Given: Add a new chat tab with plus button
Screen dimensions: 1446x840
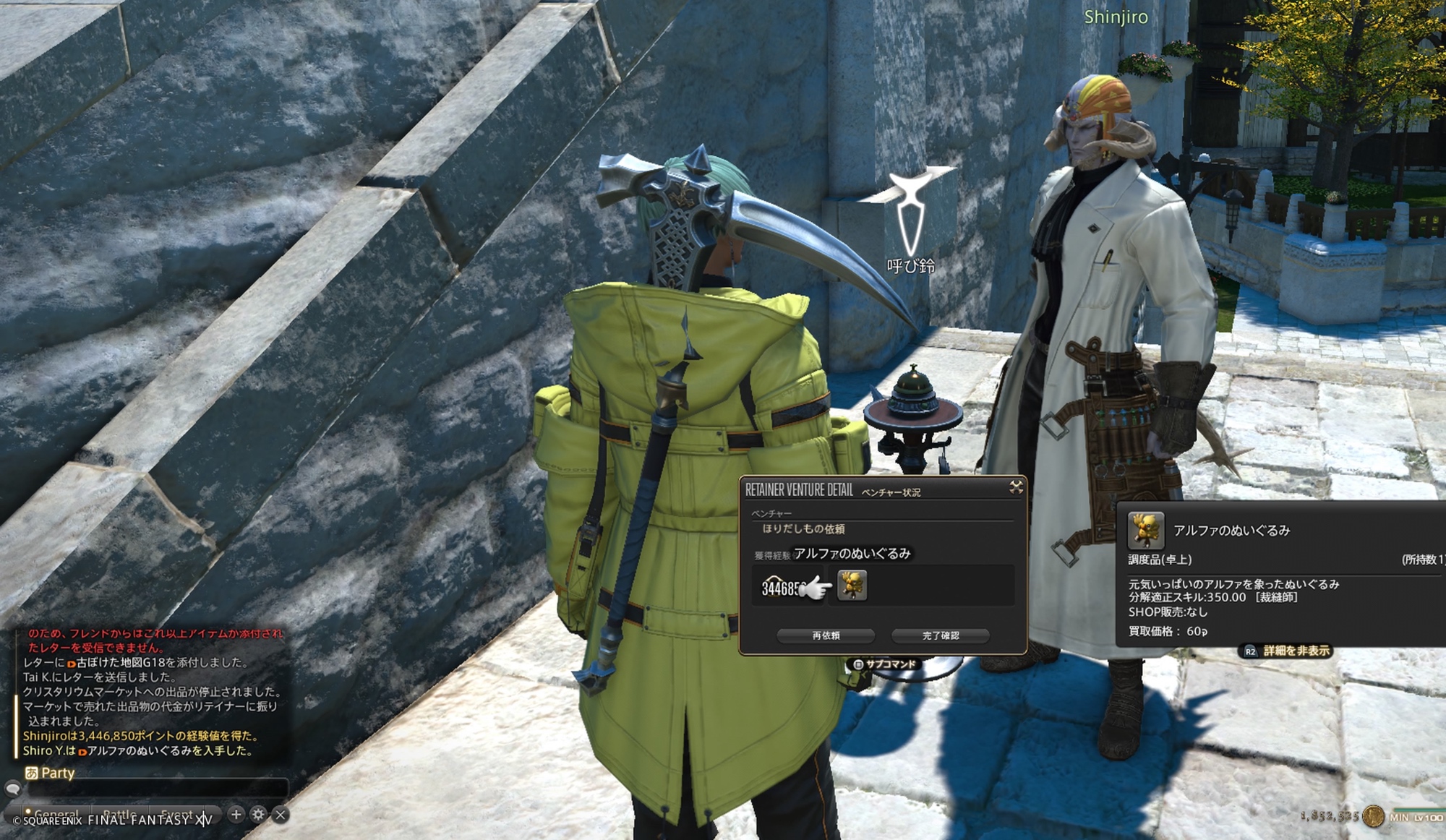Looking at the screenshot, I should tap(236, 815).
